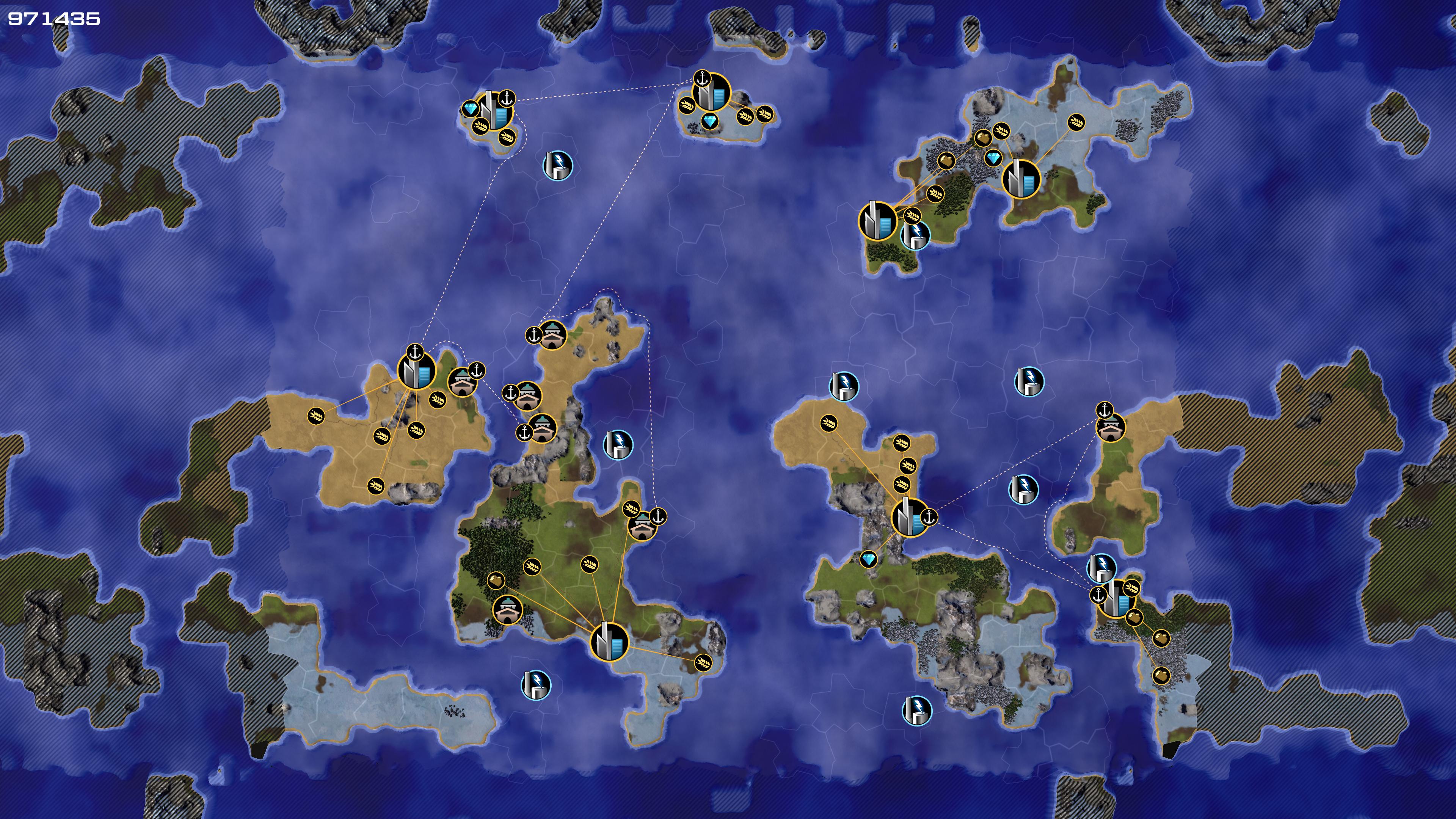Click the diamond icon directly below a city
1456x819 pixels.
[710, 121]
